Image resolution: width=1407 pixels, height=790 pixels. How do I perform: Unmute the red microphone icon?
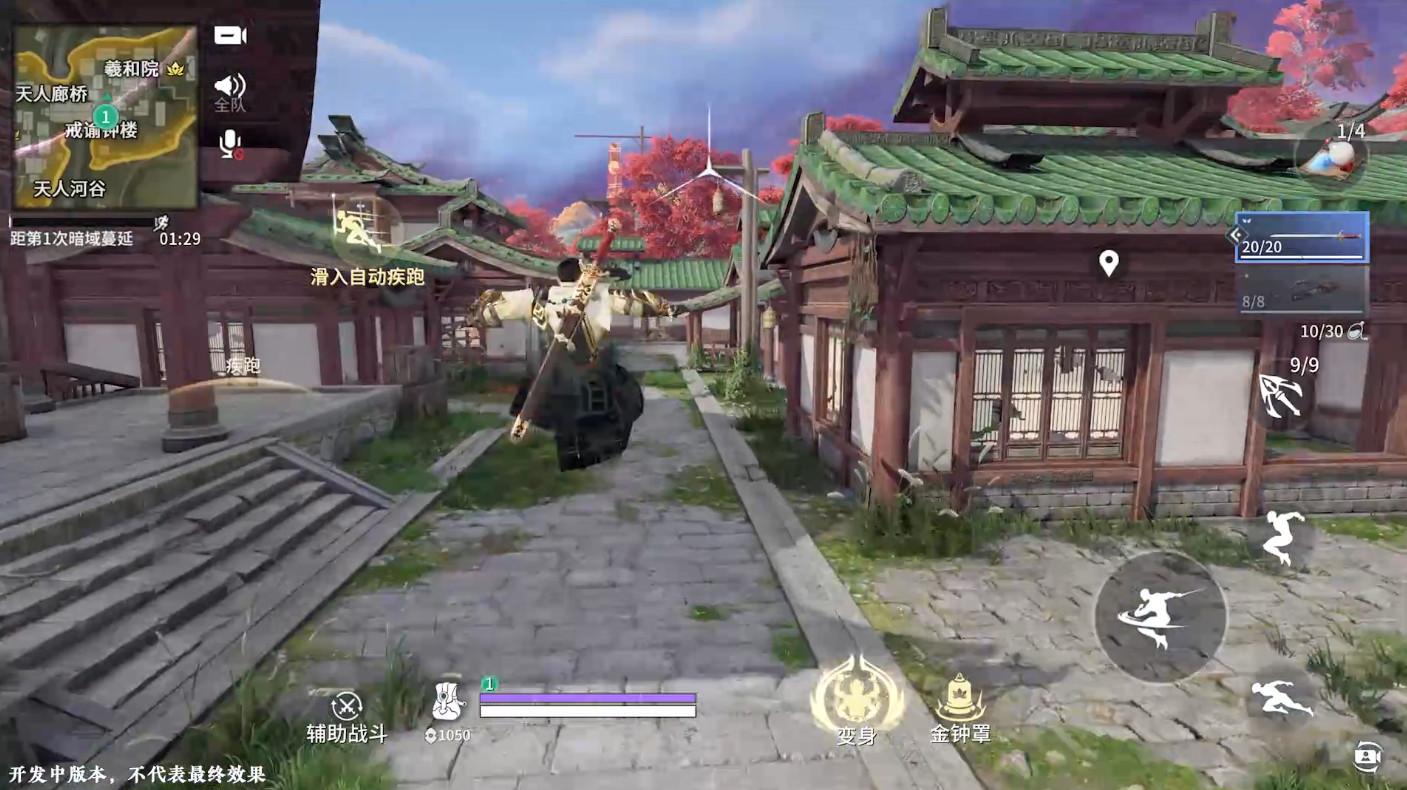pyautogui.click(x=231, y=142)
